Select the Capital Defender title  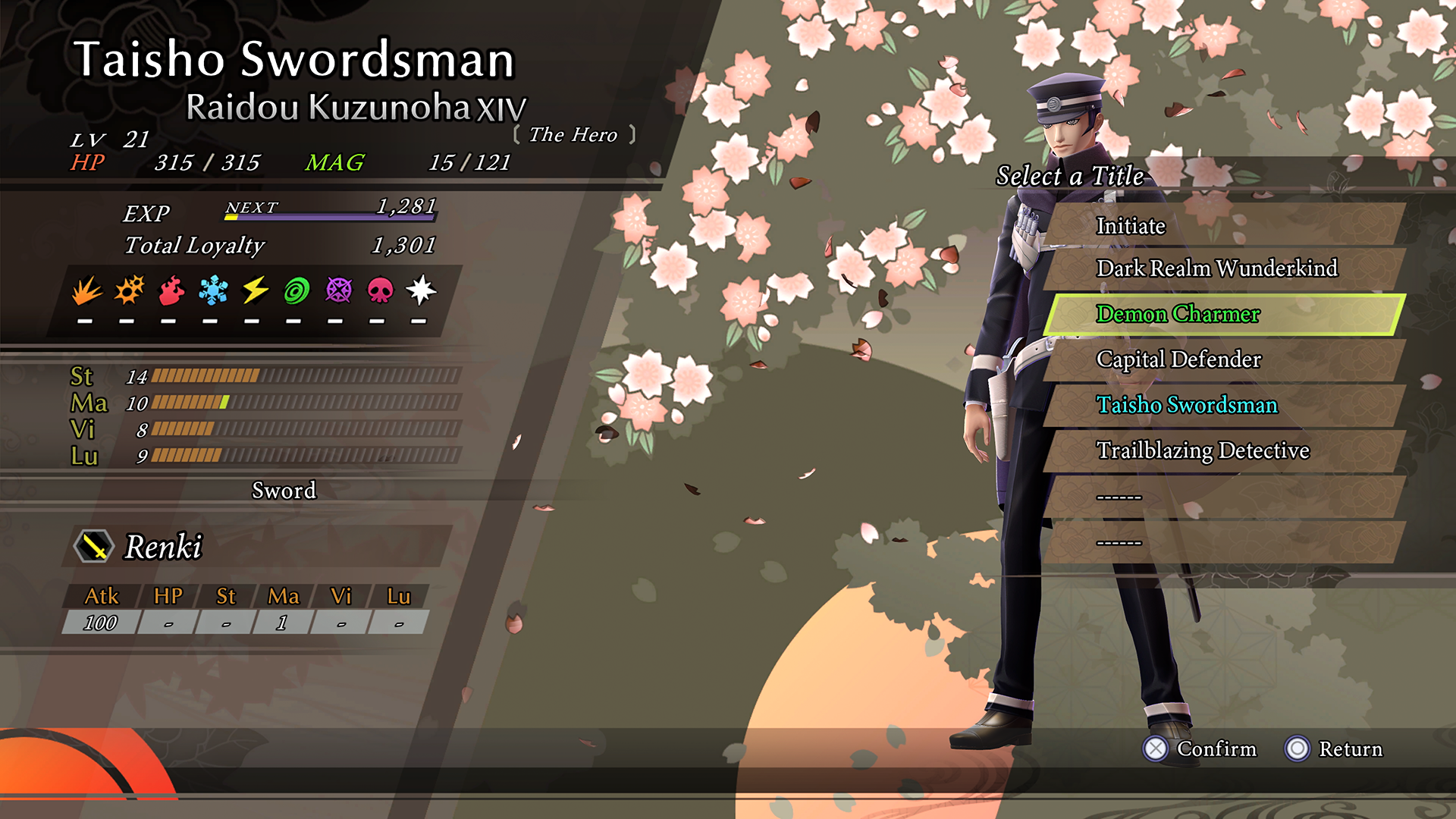[1222, 359]
